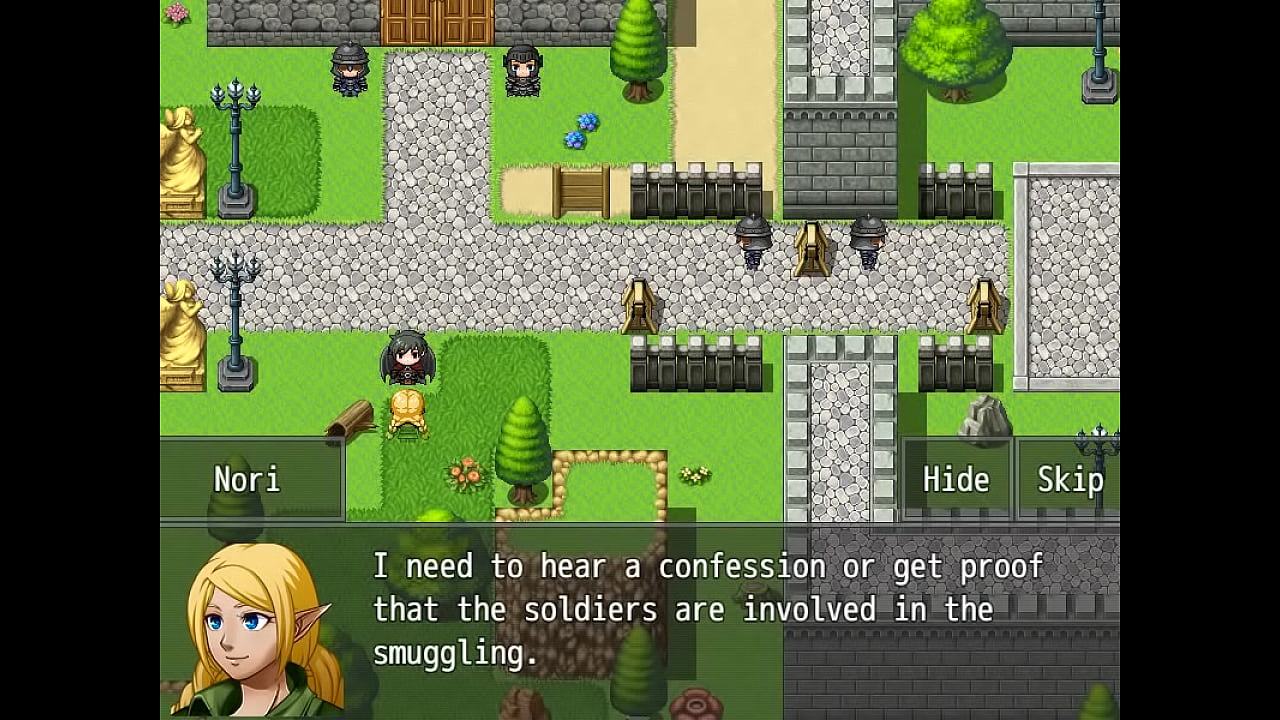Hide the dialogue window
1280x720 pixels.
coord(956,480)
